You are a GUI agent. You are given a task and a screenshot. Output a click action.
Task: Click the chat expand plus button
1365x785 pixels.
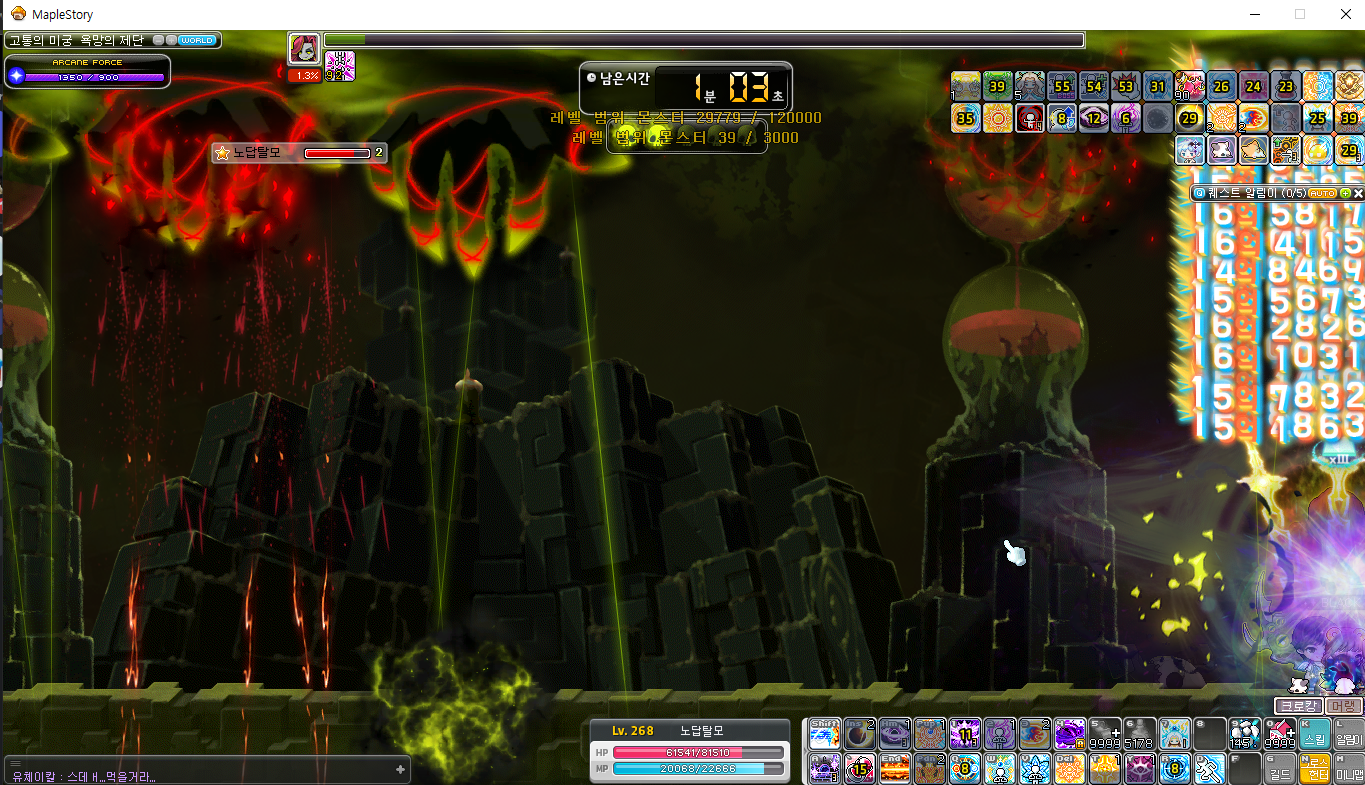click(400, 769)
